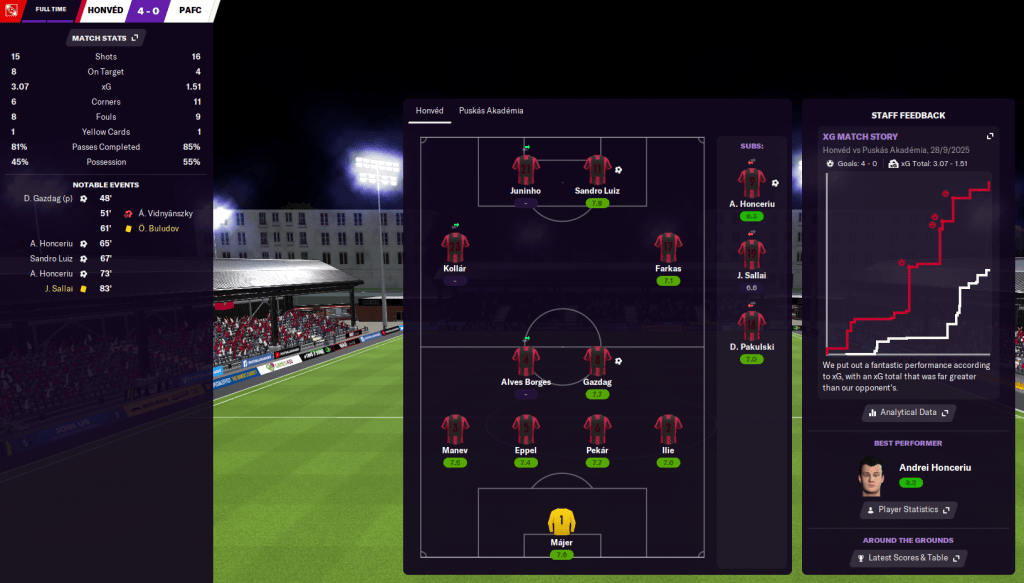The image size is (1024, 583).
Task: Choose goalkeeper Májer
Action: pos(561,524)
